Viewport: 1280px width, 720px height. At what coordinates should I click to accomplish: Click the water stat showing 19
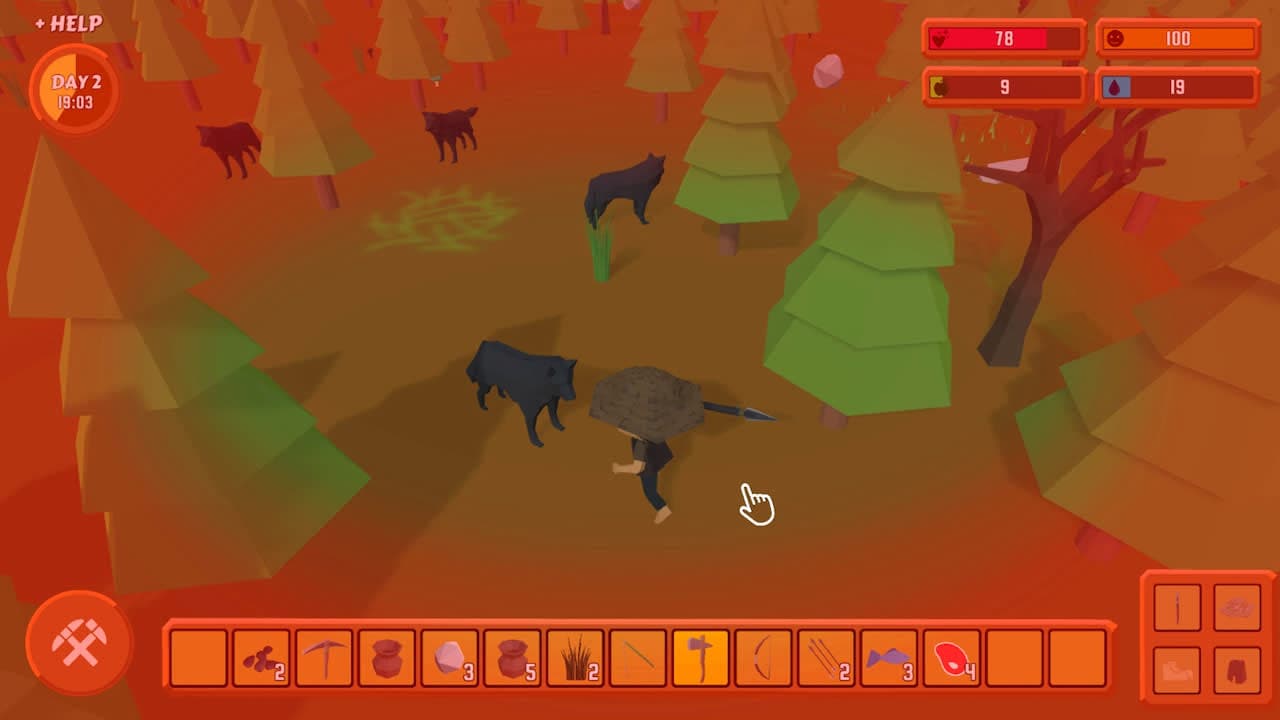tap(1176, 87)
